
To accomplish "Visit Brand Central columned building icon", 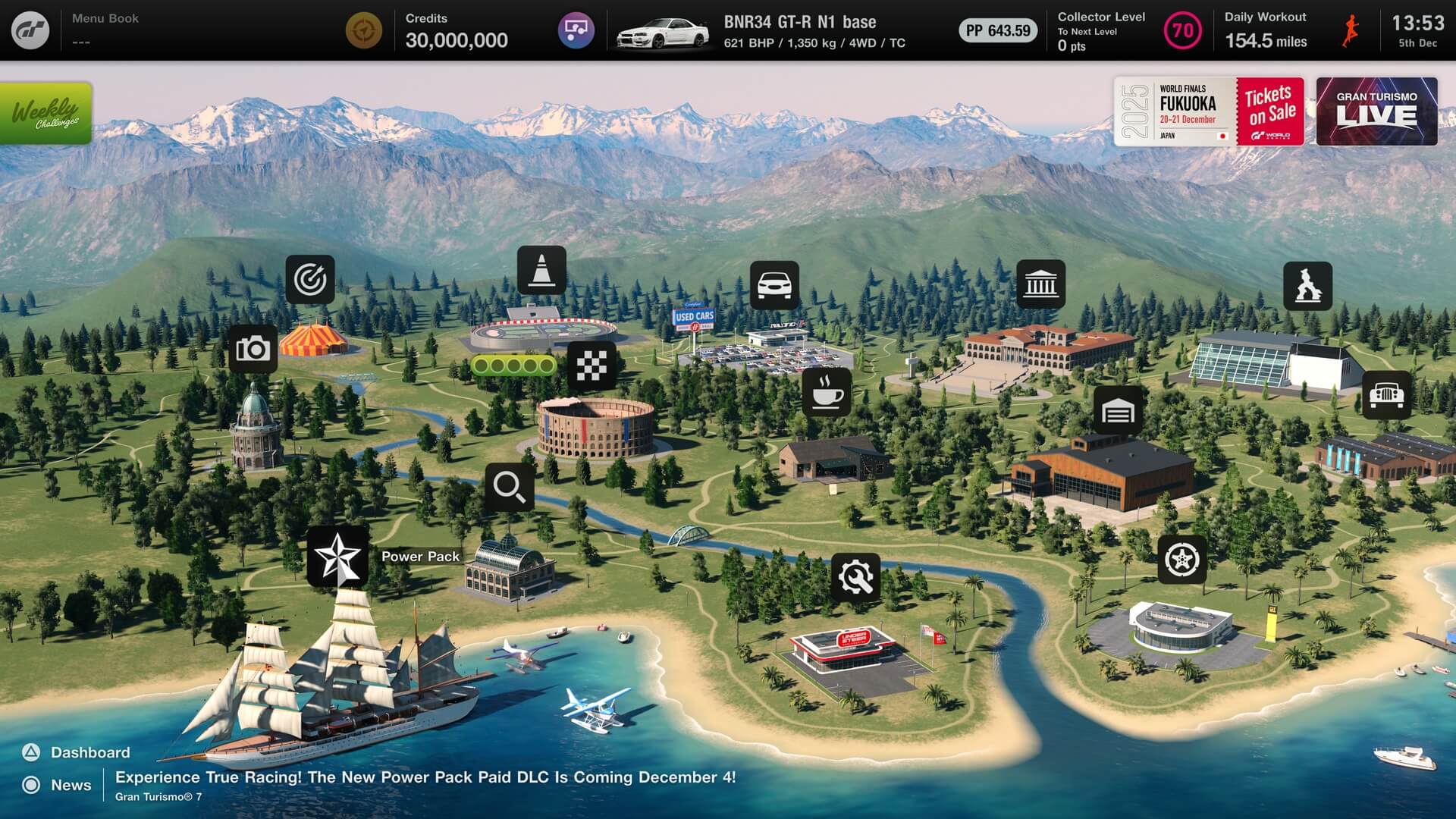I will pos(1040,284).
